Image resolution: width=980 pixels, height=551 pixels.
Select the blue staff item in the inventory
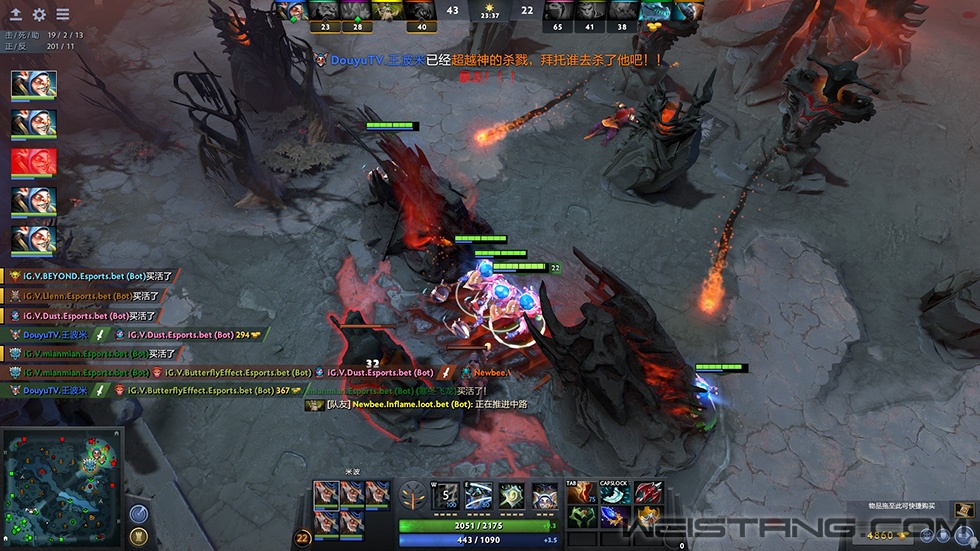click(614, 517)
